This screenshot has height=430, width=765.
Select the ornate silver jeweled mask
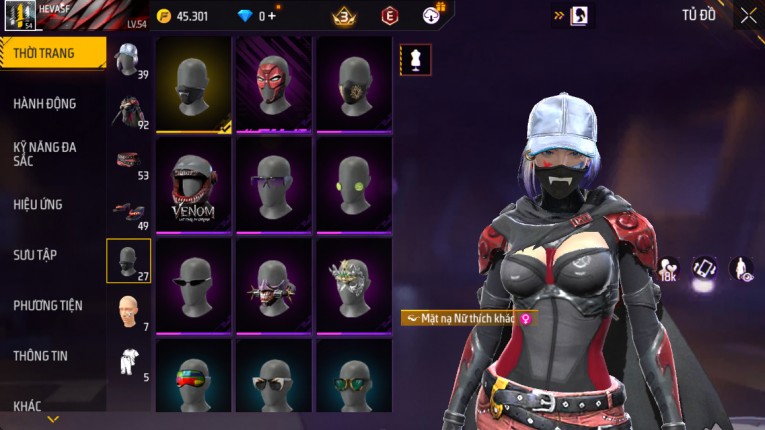(354, 284)
